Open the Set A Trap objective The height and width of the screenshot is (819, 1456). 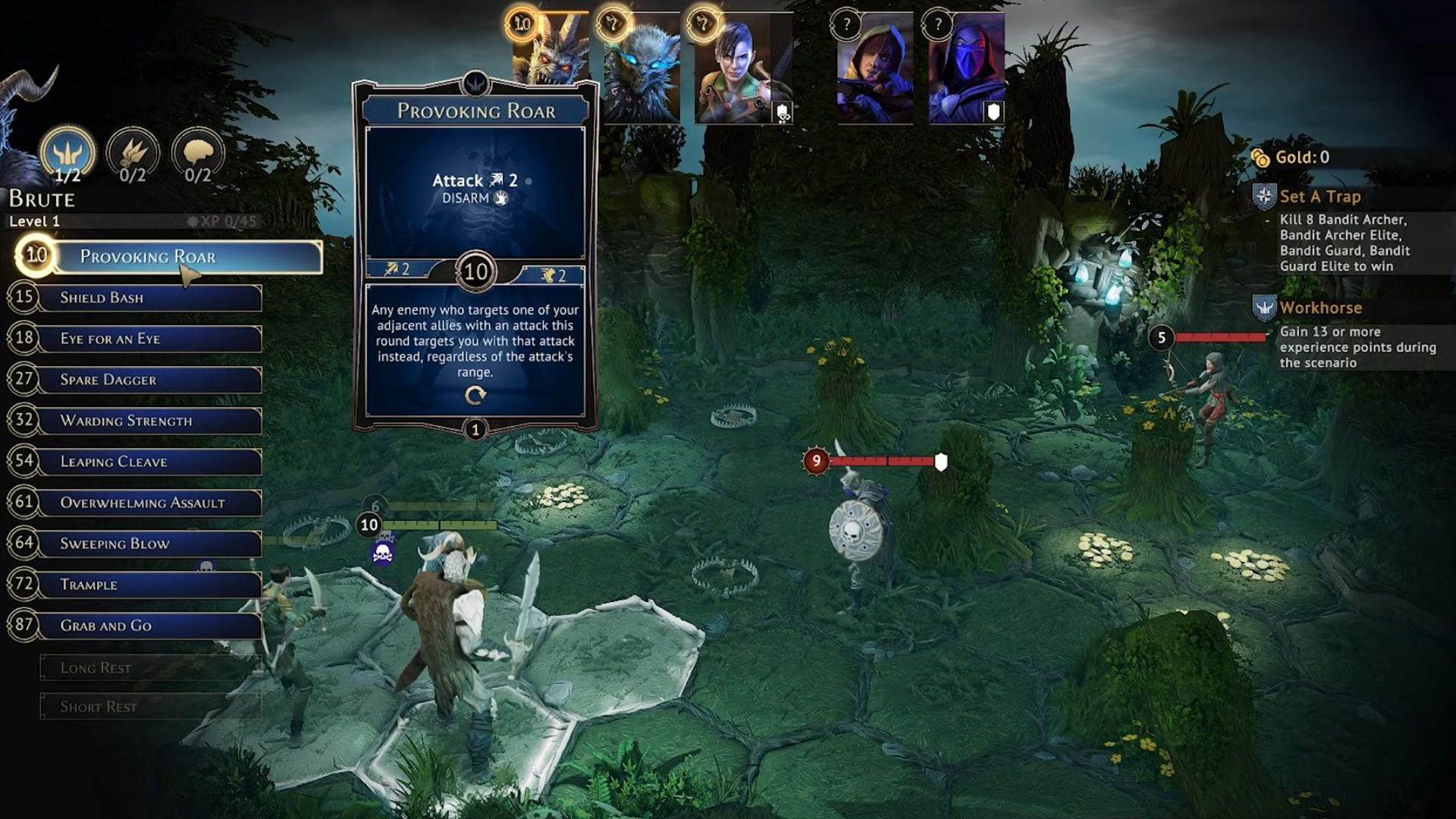pos(1319,197)
